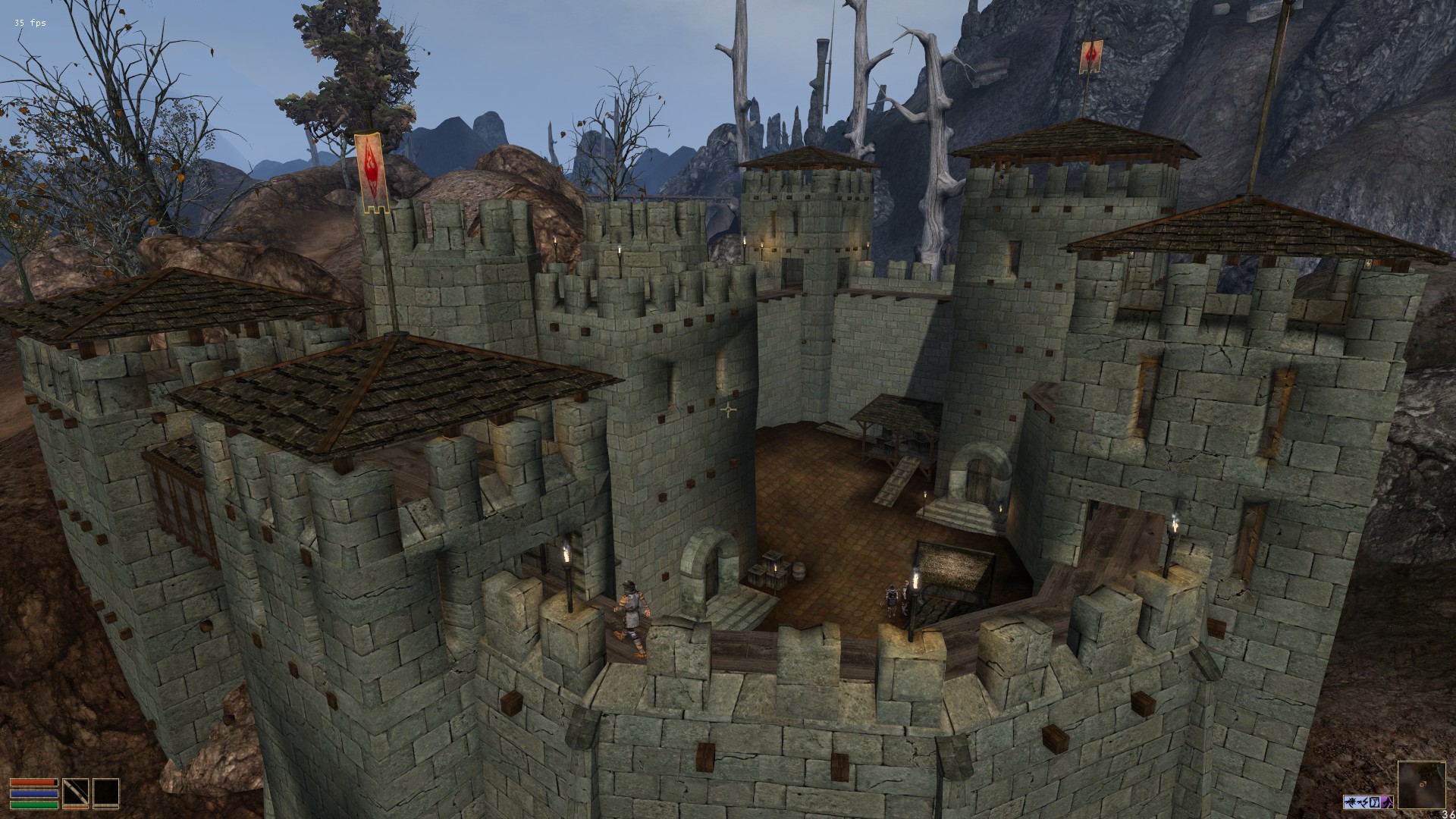This screenshot has width=1456, height=819.
Task: Click the purple upward-arrow active effect icon
Action: [x=1388, y=802]
